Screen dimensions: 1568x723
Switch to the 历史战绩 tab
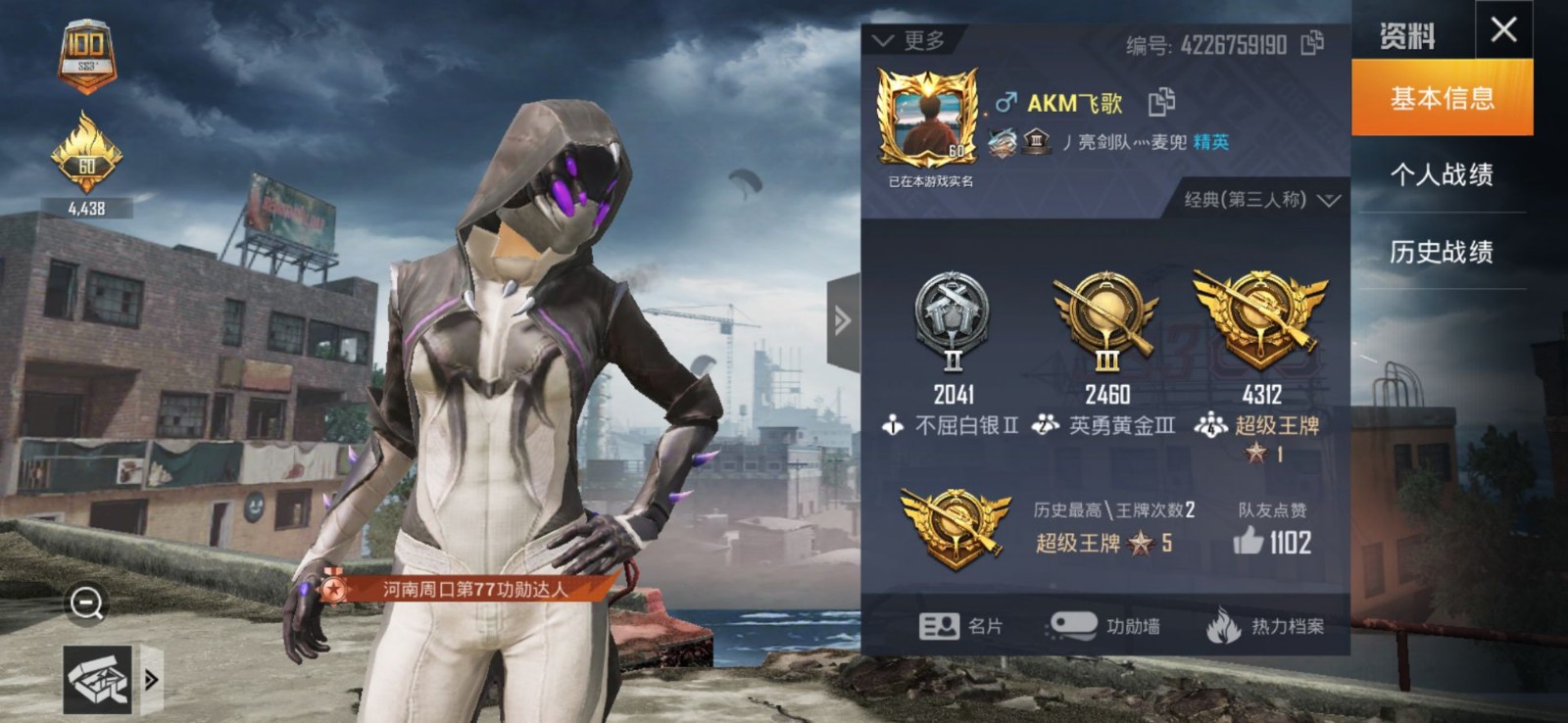(x=1443, y=253)
